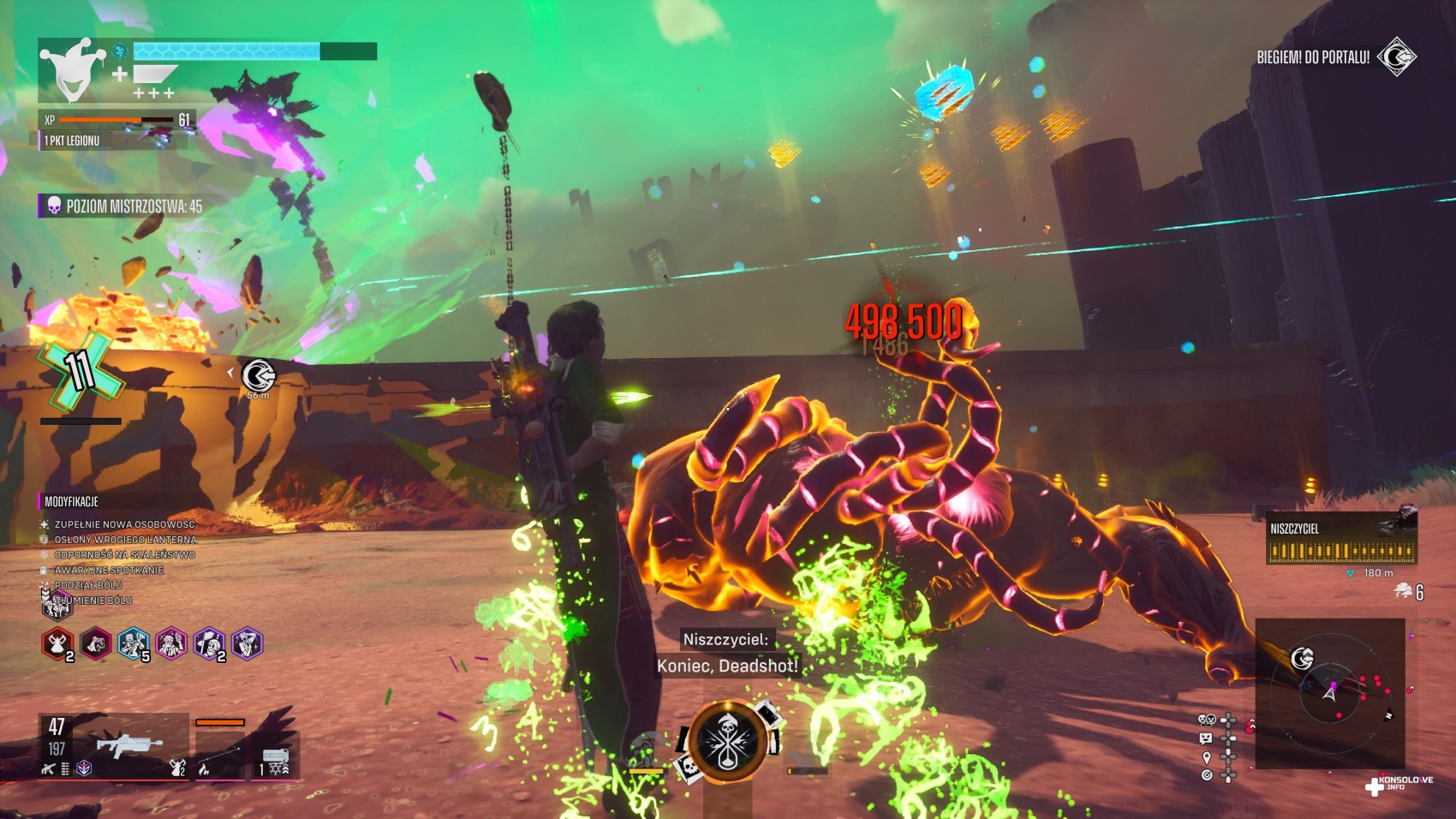This screenshot has width=1456, height=819.
Task: Click the red hexagon buff icon with count 2
Action: (57, 644)
